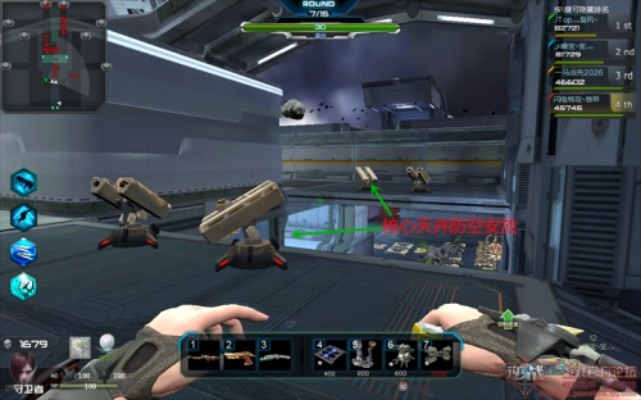Select the highlighted 4th place ranking row

pos(591,102)
